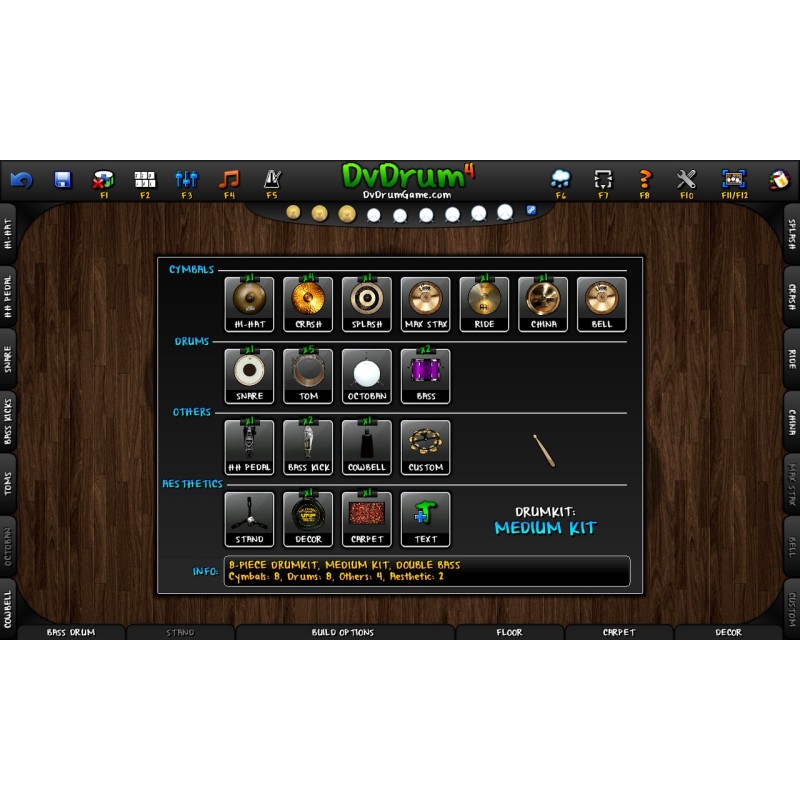Add a Bell cymbal
Image resolution: width=800 pixels, height=800 pixels.
click(602, 303)
